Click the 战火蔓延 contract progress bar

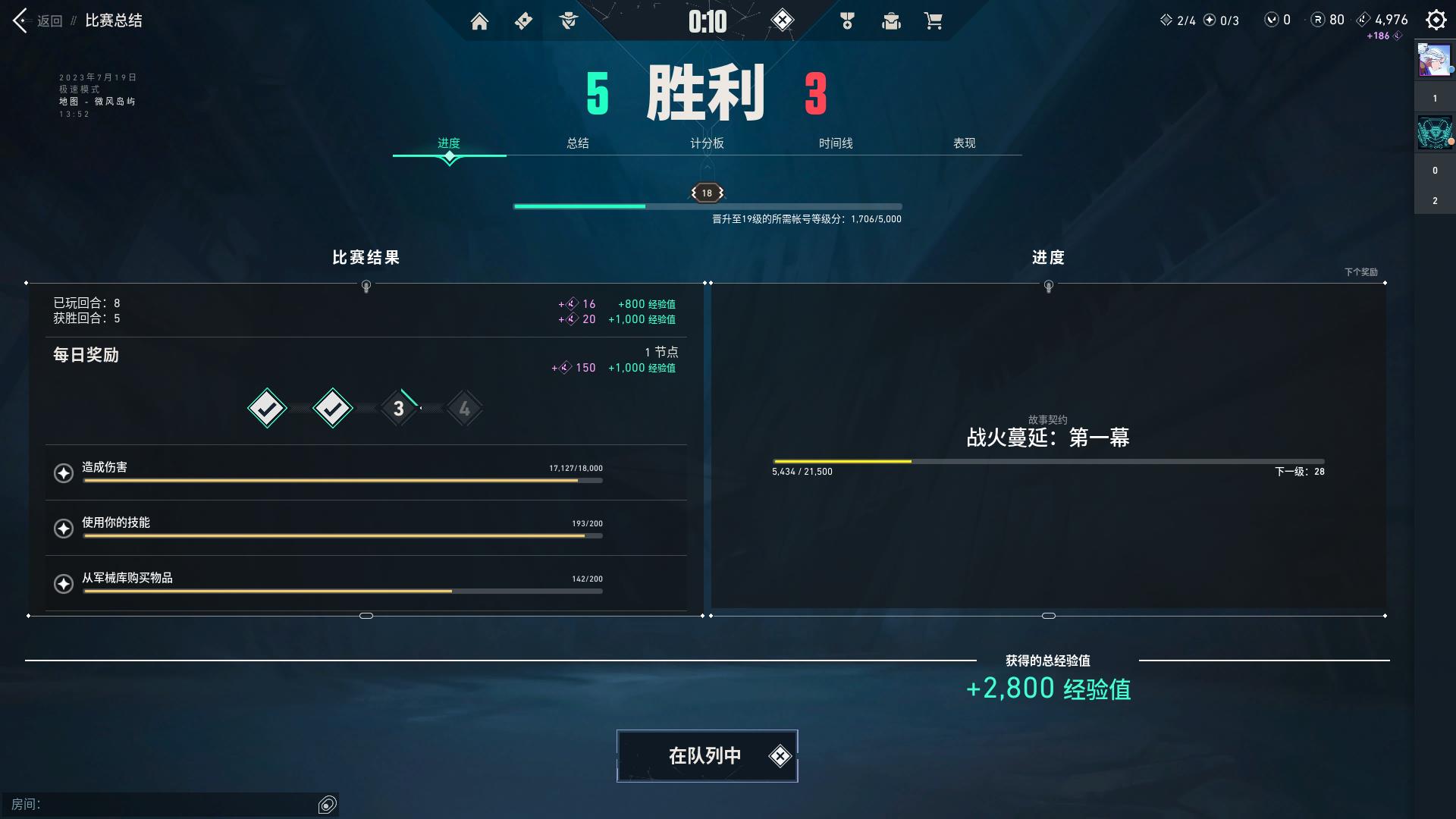click(x=1048, y=460)
